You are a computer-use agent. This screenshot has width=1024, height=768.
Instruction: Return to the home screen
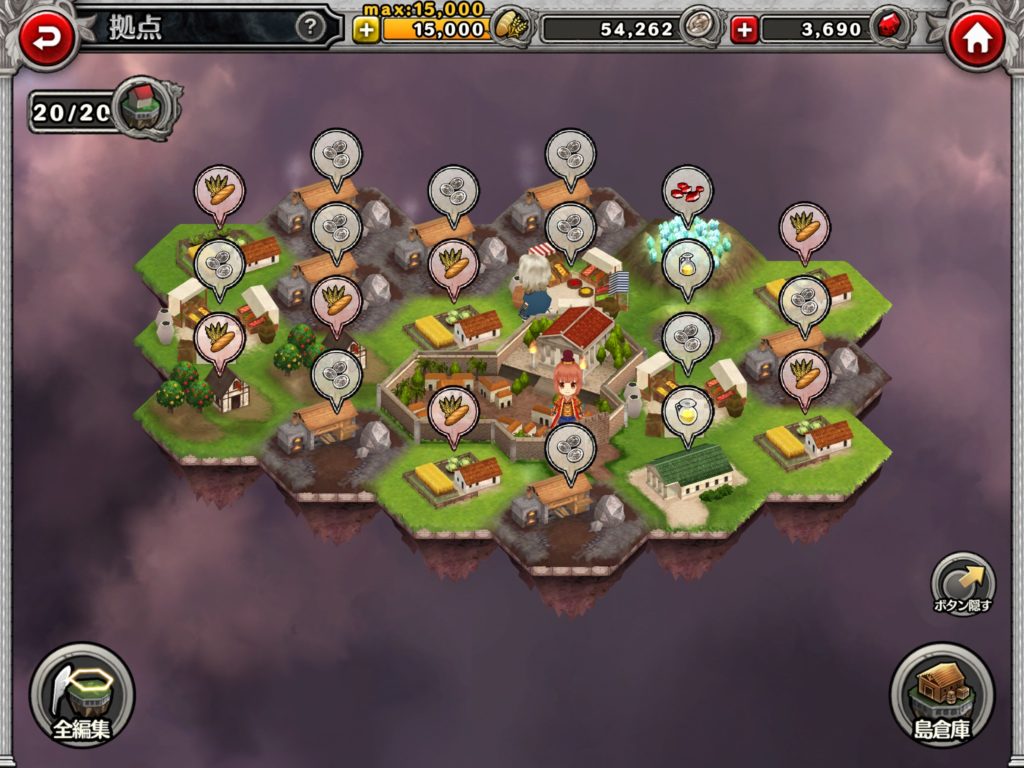(x=976, y=40)
